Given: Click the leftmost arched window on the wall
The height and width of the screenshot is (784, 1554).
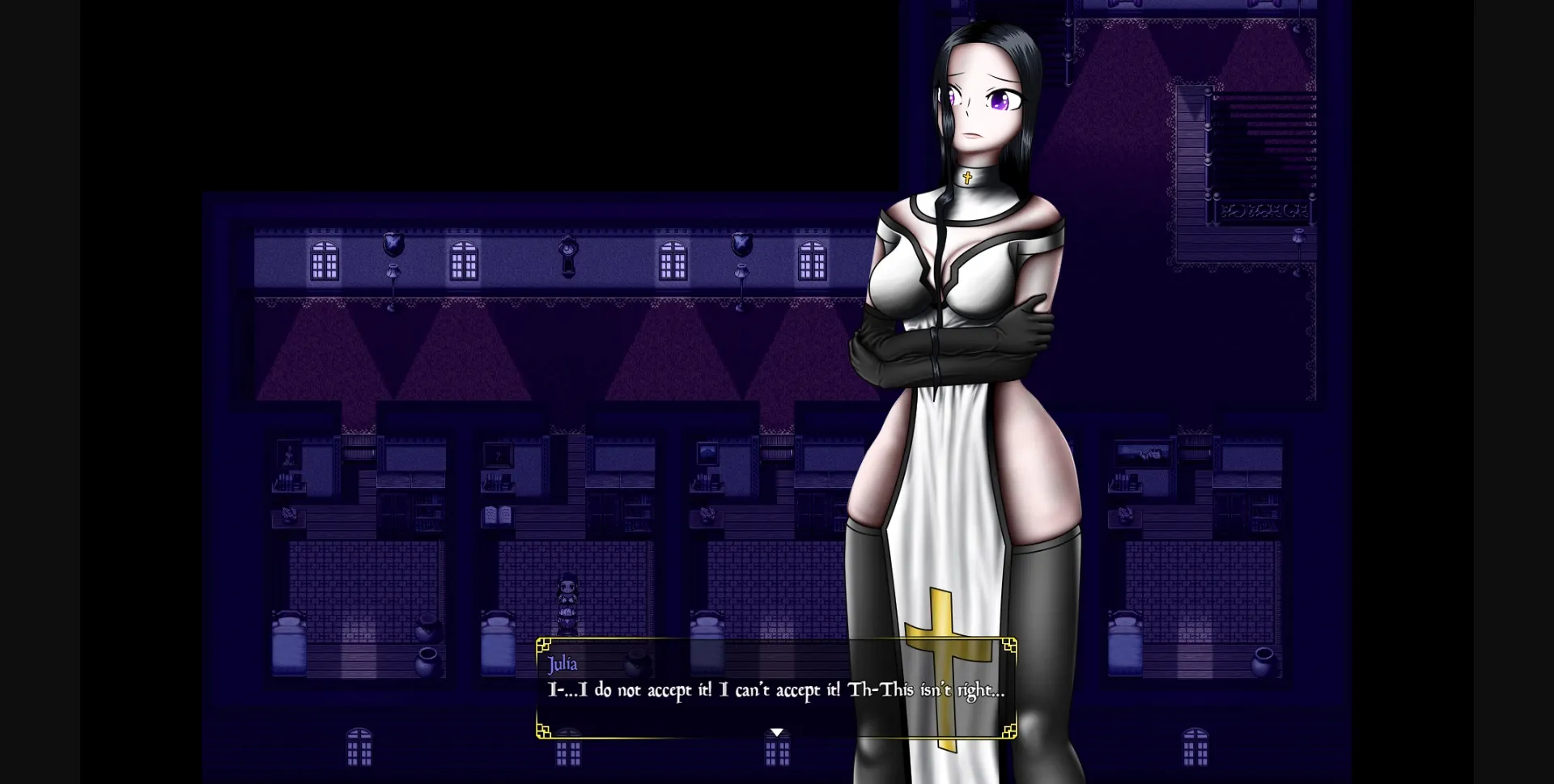Looking at the screenshot, I should (324, 261).
